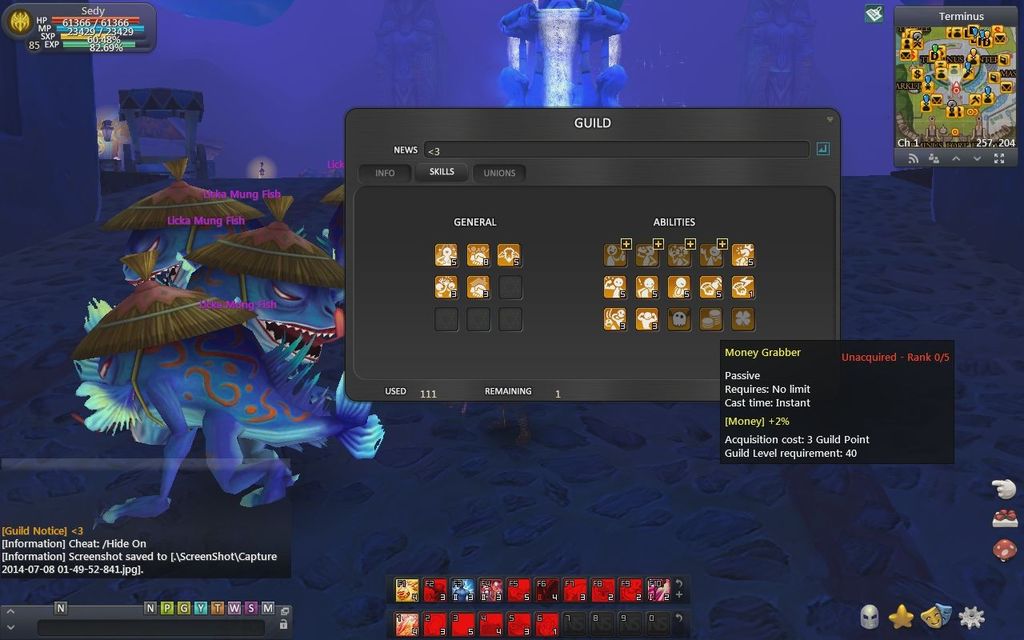Viewport: 1024px width, 640px height.
Task: Click the helmet character icon
Action: click(869, 617)
